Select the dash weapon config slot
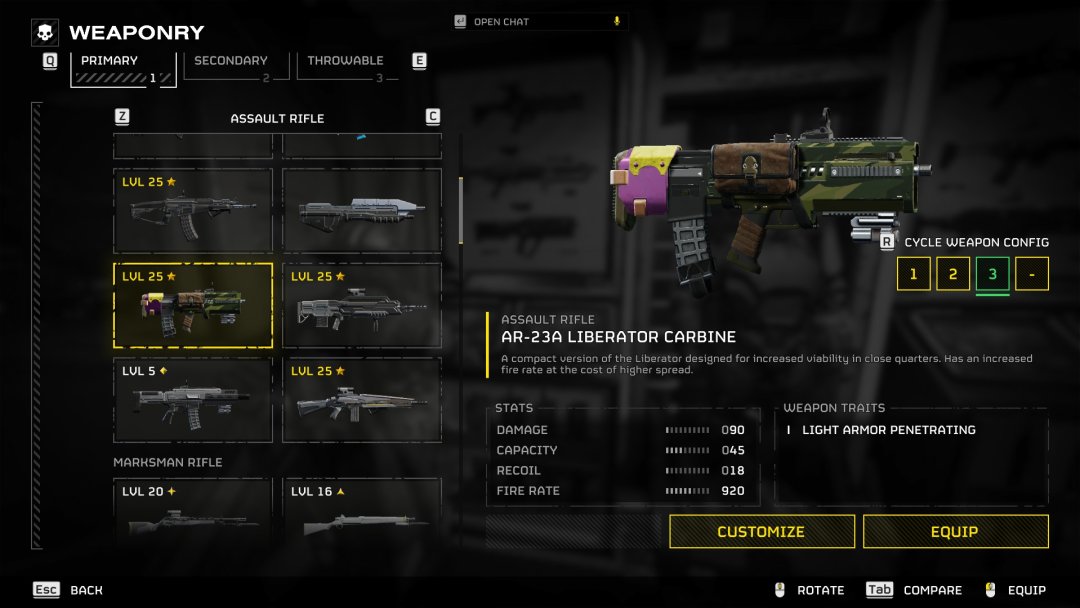The width and height of the screenshot is (1080, 608). click(x=1032, y=274)
